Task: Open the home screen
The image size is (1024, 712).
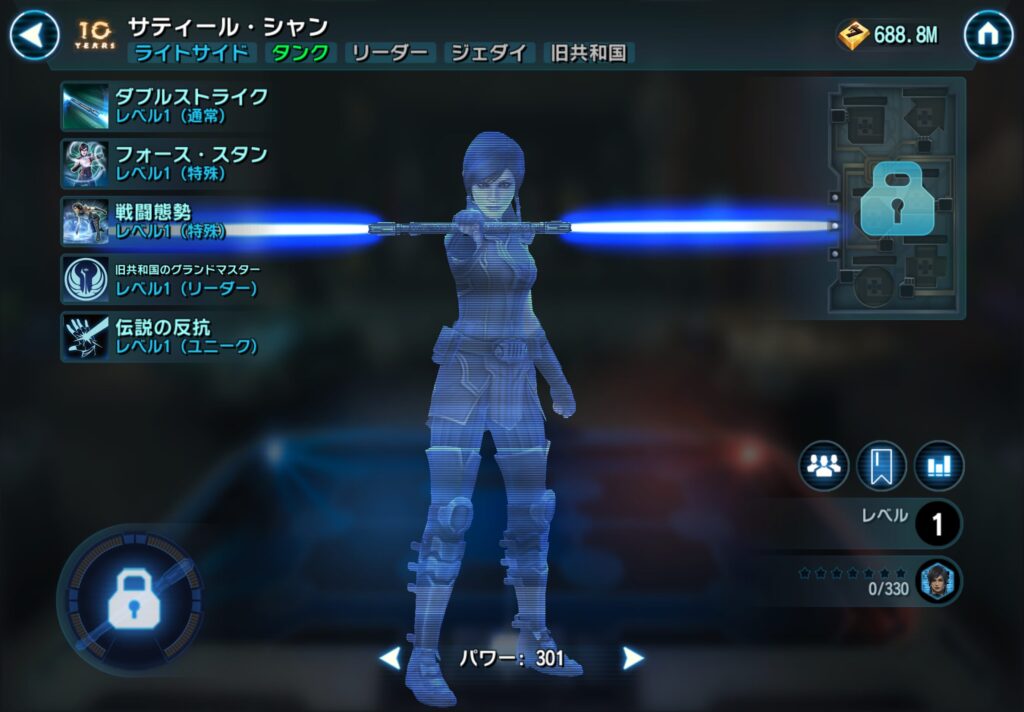Action: pyautogui.click(x=988, y=36)
